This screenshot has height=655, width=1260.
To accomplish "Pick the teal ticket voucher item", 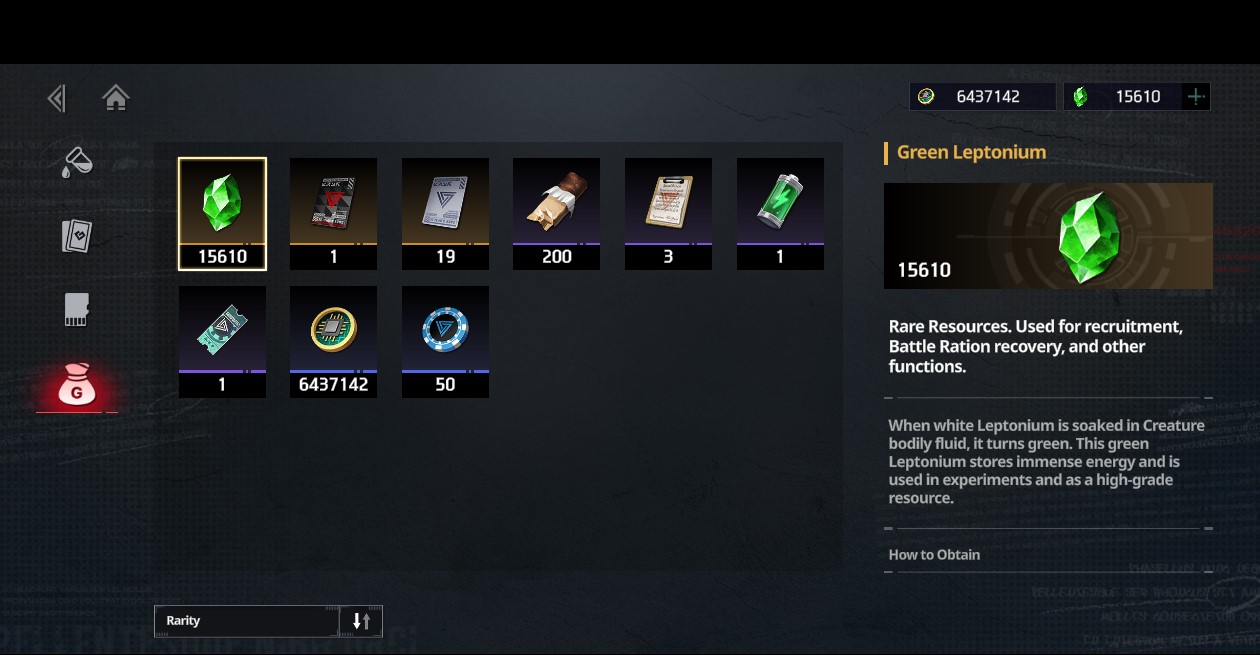I will 222,341.
